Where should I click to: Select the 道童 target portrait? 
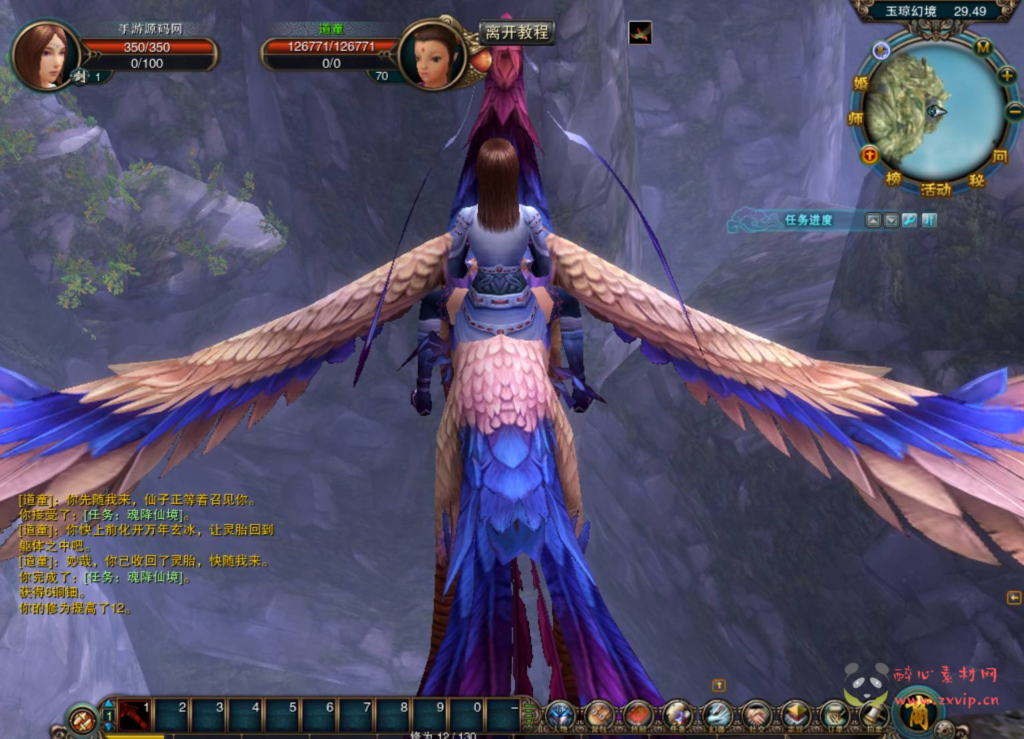[x=431, y=56]
